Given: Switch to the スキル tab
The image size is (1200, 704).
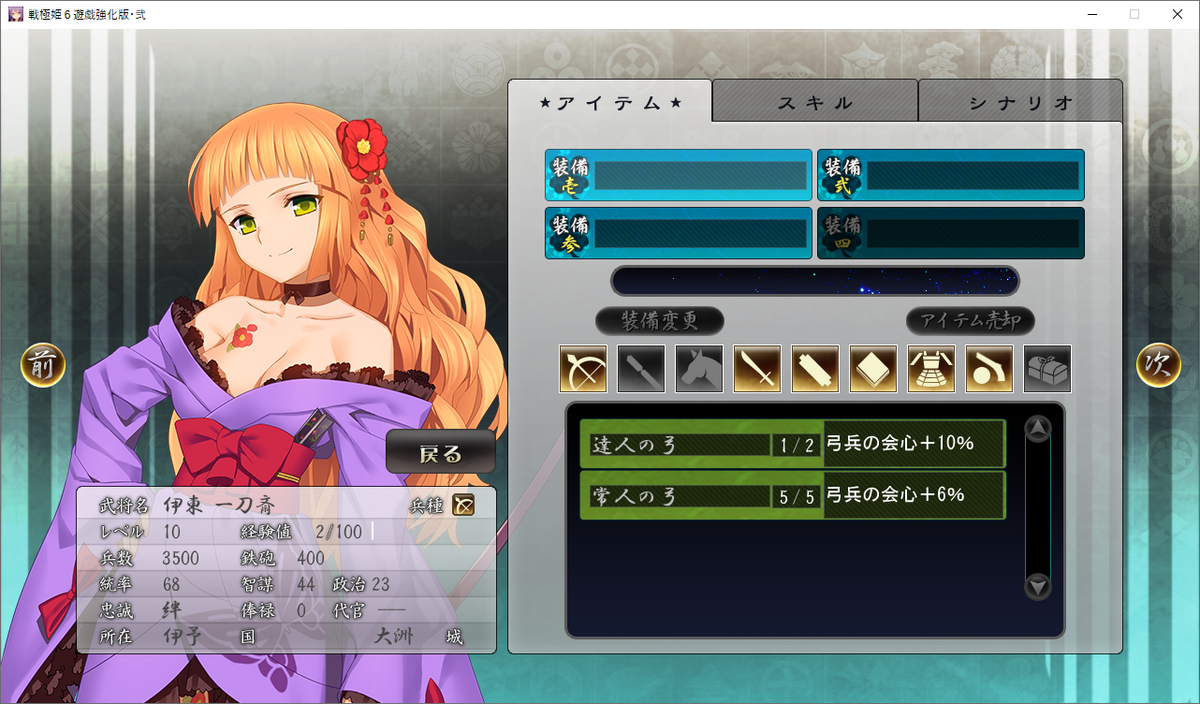Looking at the screenshot, I should (x=815, y=102).
